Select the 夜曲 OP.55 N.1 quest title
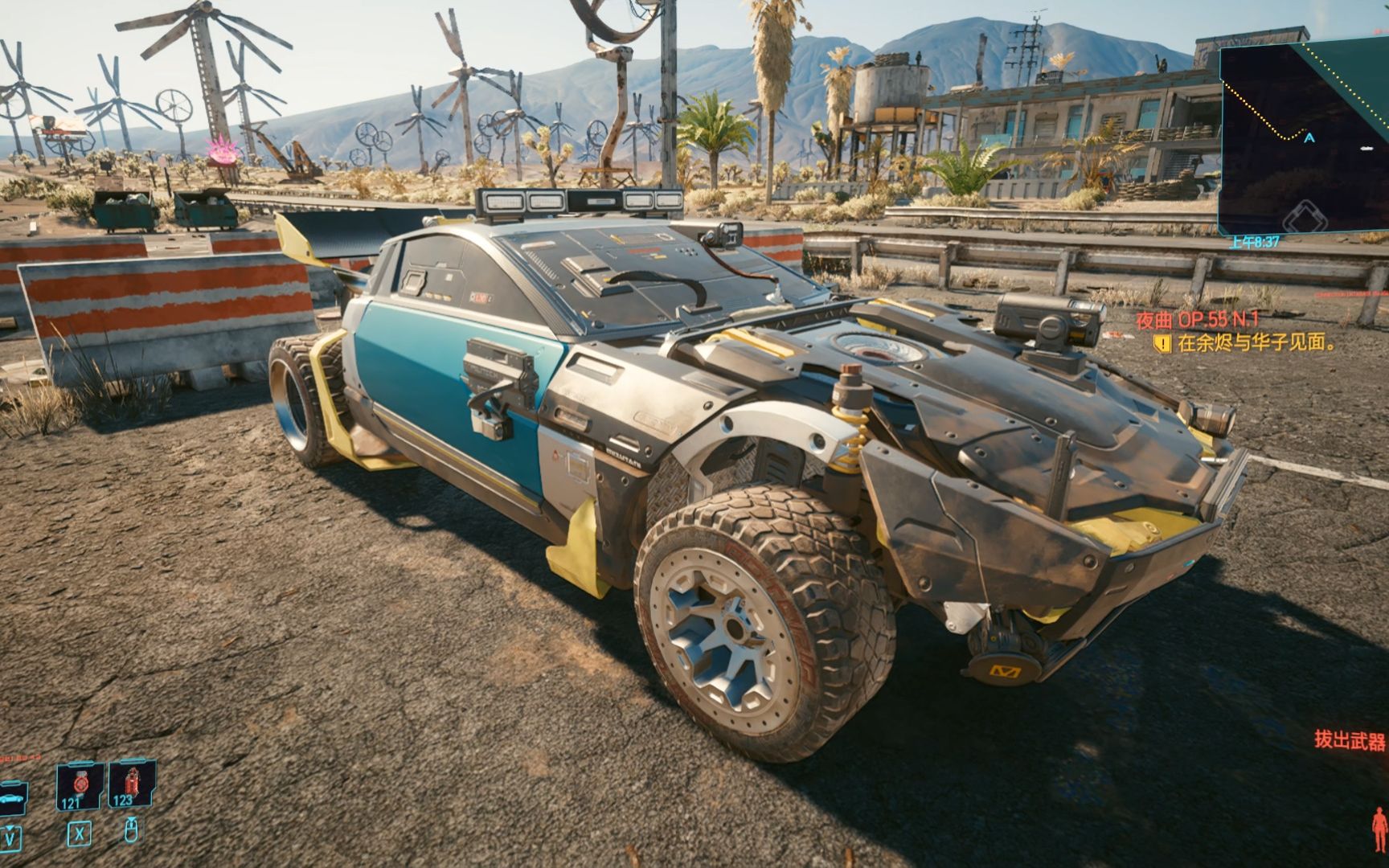The image size is (1389, 868). click(1197, 320)
